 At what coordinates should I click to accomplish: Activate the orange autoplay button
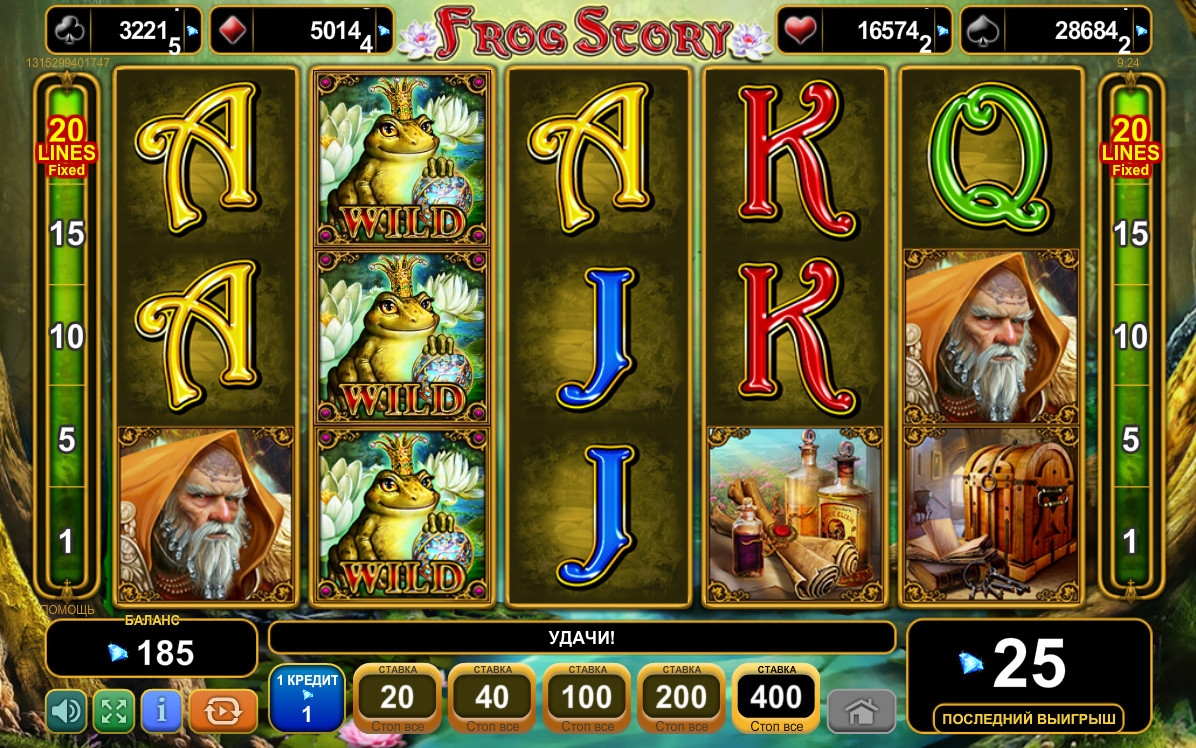(x=223, y=712)
